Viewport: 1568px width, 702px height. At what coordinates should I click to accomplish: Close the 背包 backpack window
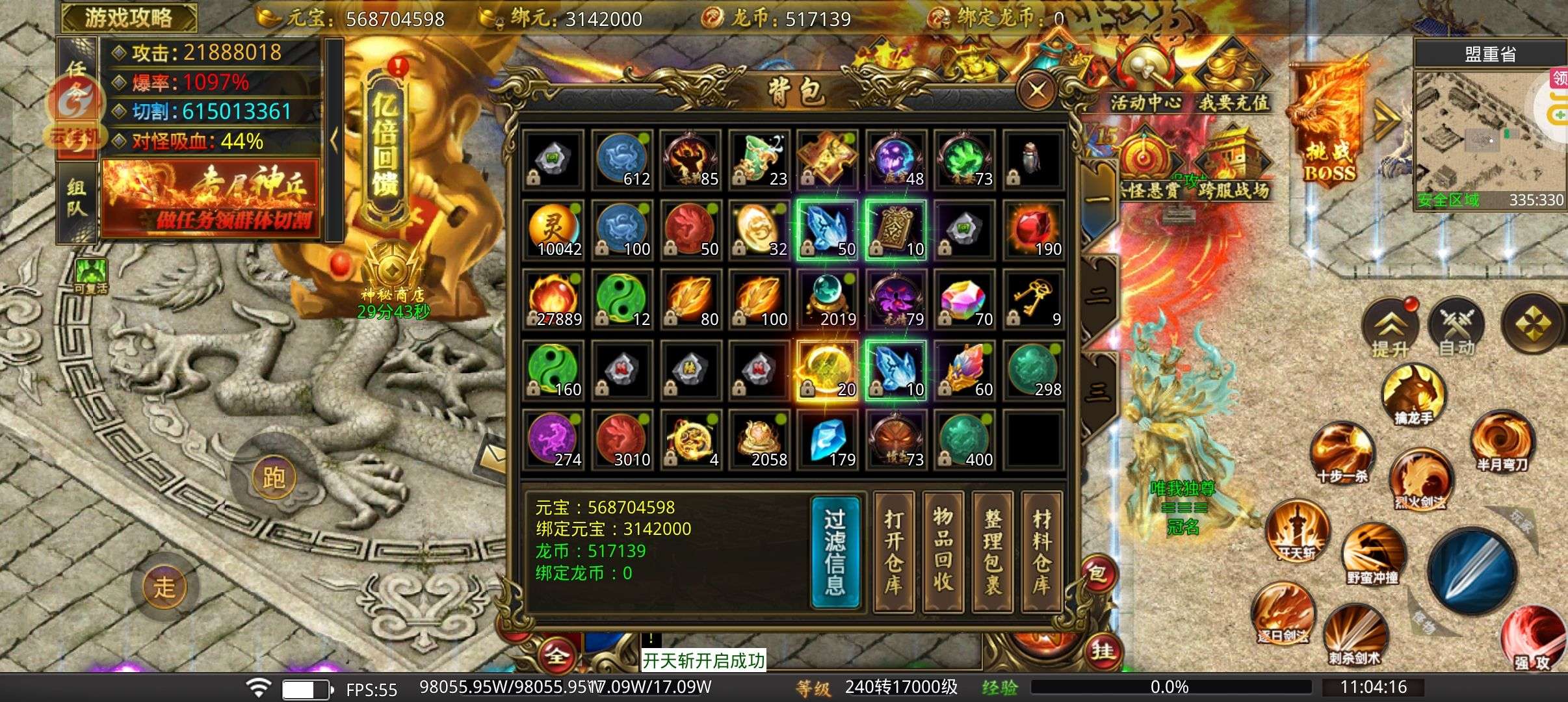[x=1036, y=90]
